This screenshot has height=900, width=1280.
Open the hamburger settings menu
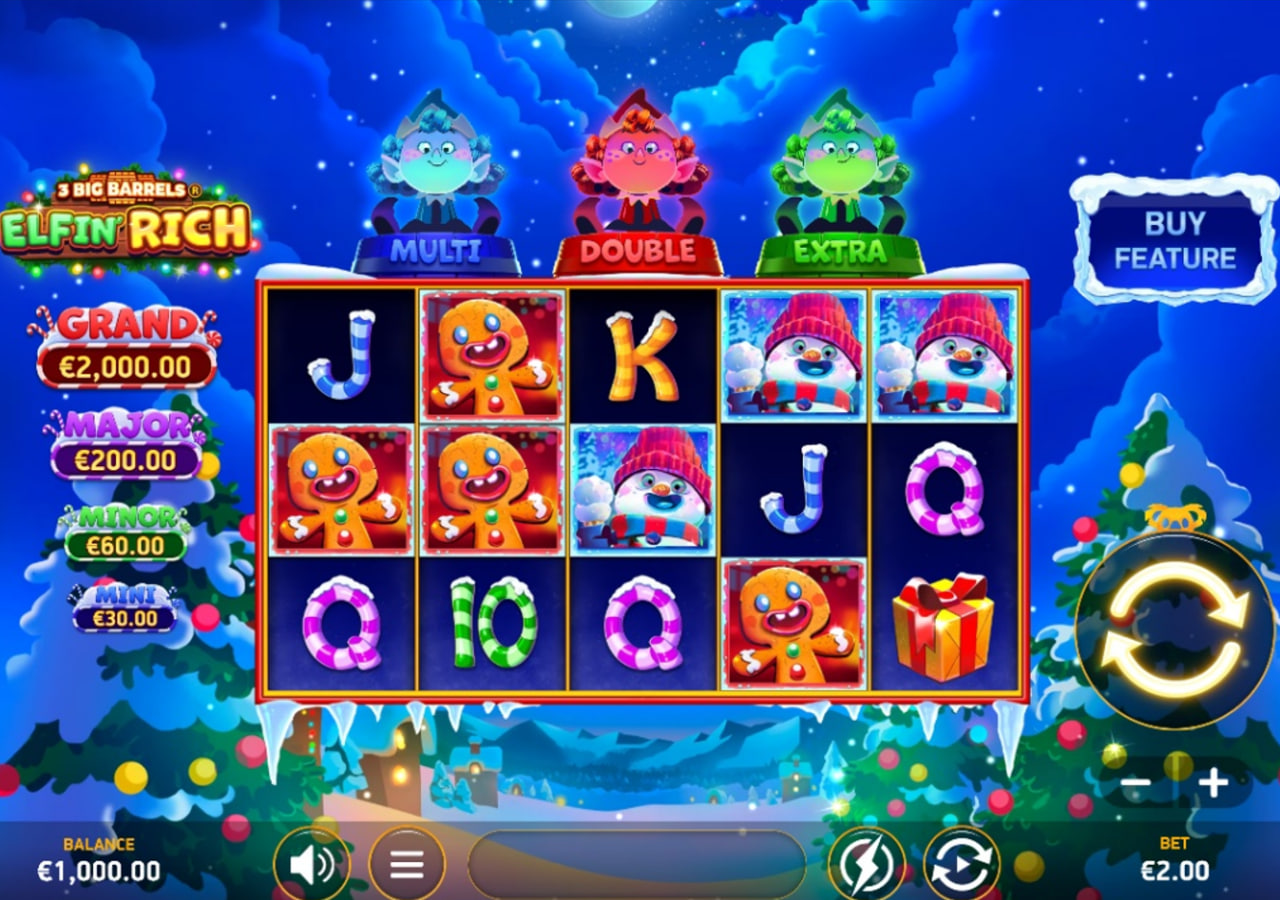(408, 861)
